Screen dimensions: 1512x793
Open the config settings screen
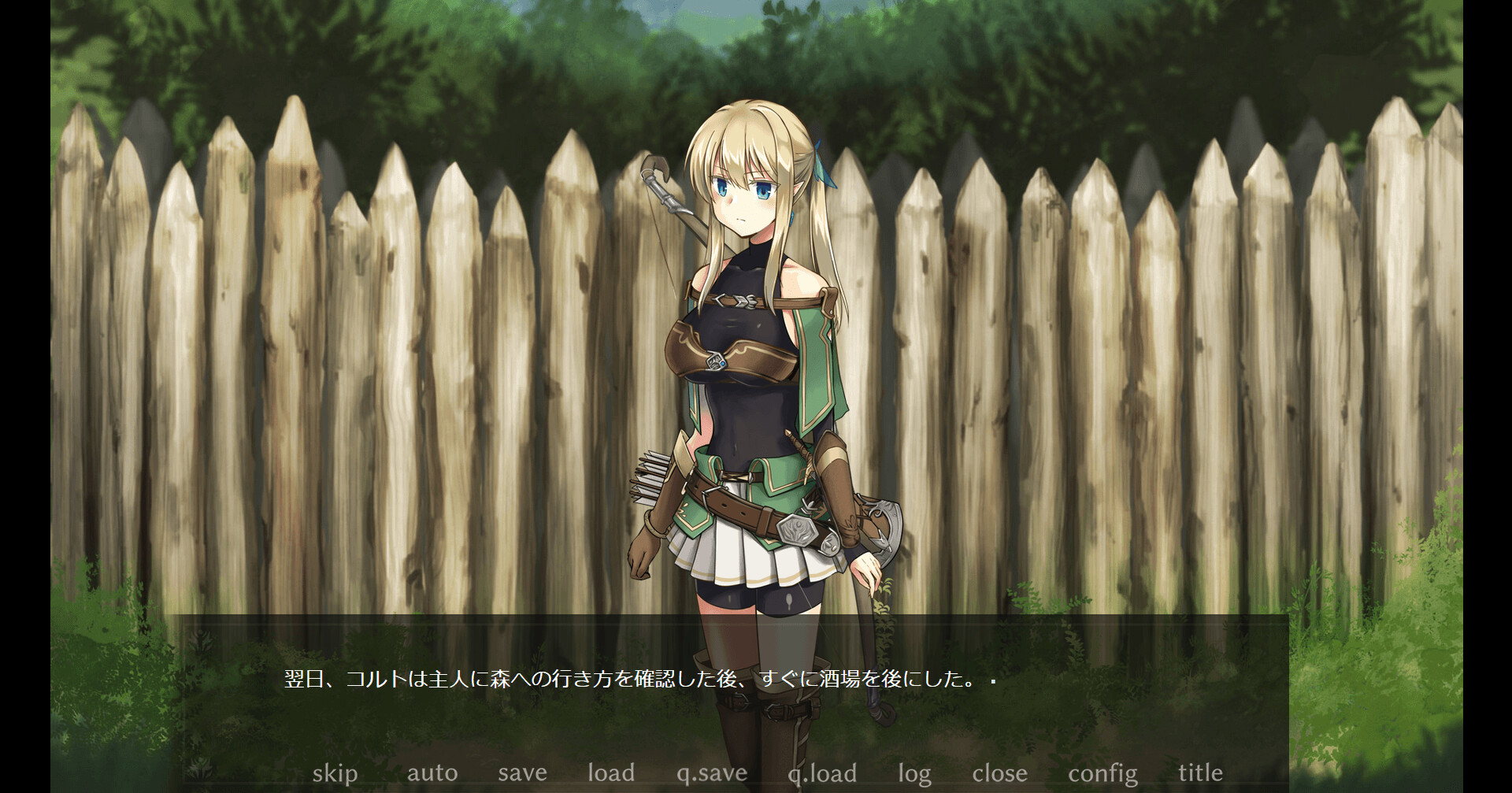coord(1102,773)
